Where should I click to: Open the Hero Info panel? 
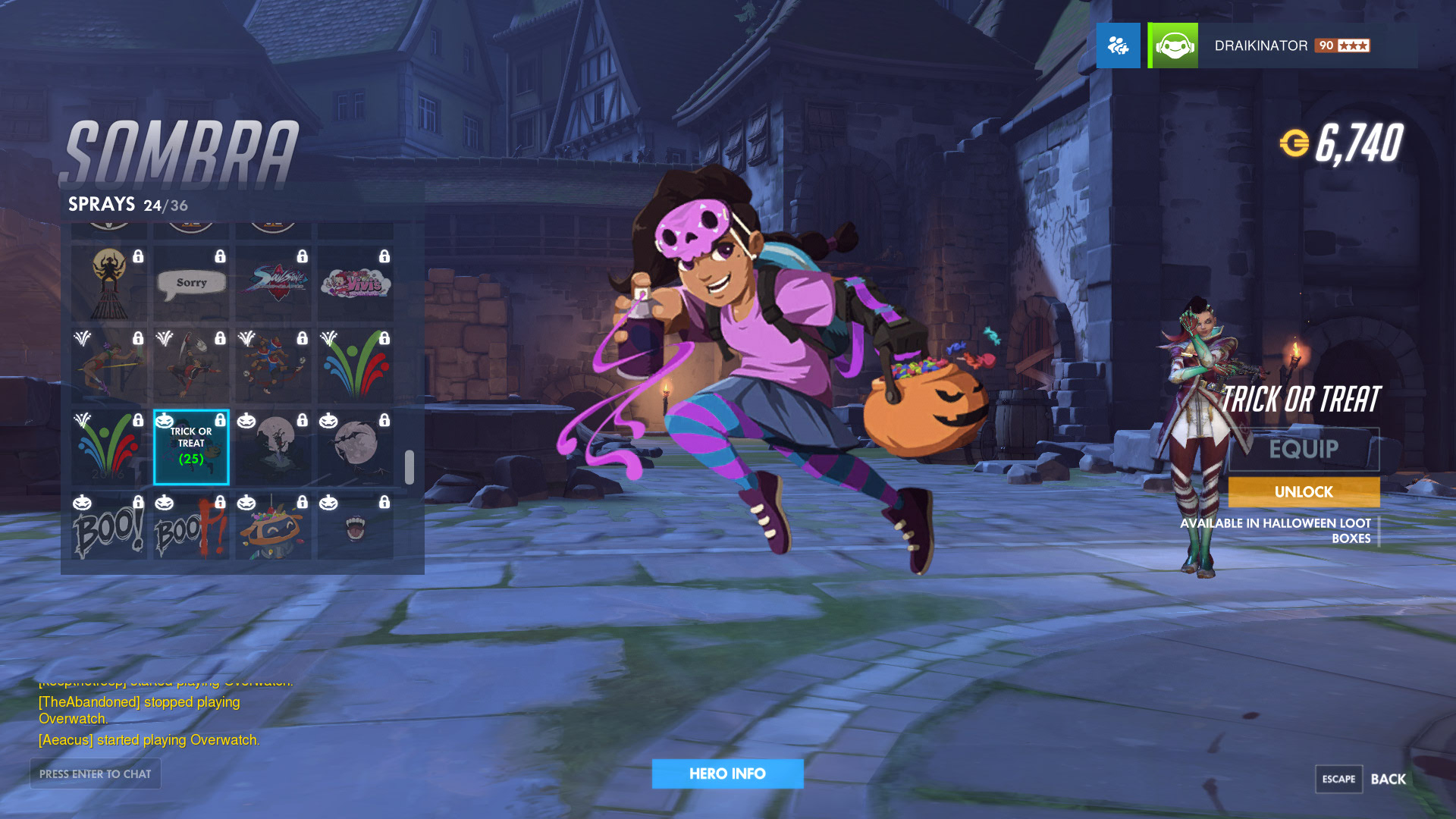[x=727, y=773]
